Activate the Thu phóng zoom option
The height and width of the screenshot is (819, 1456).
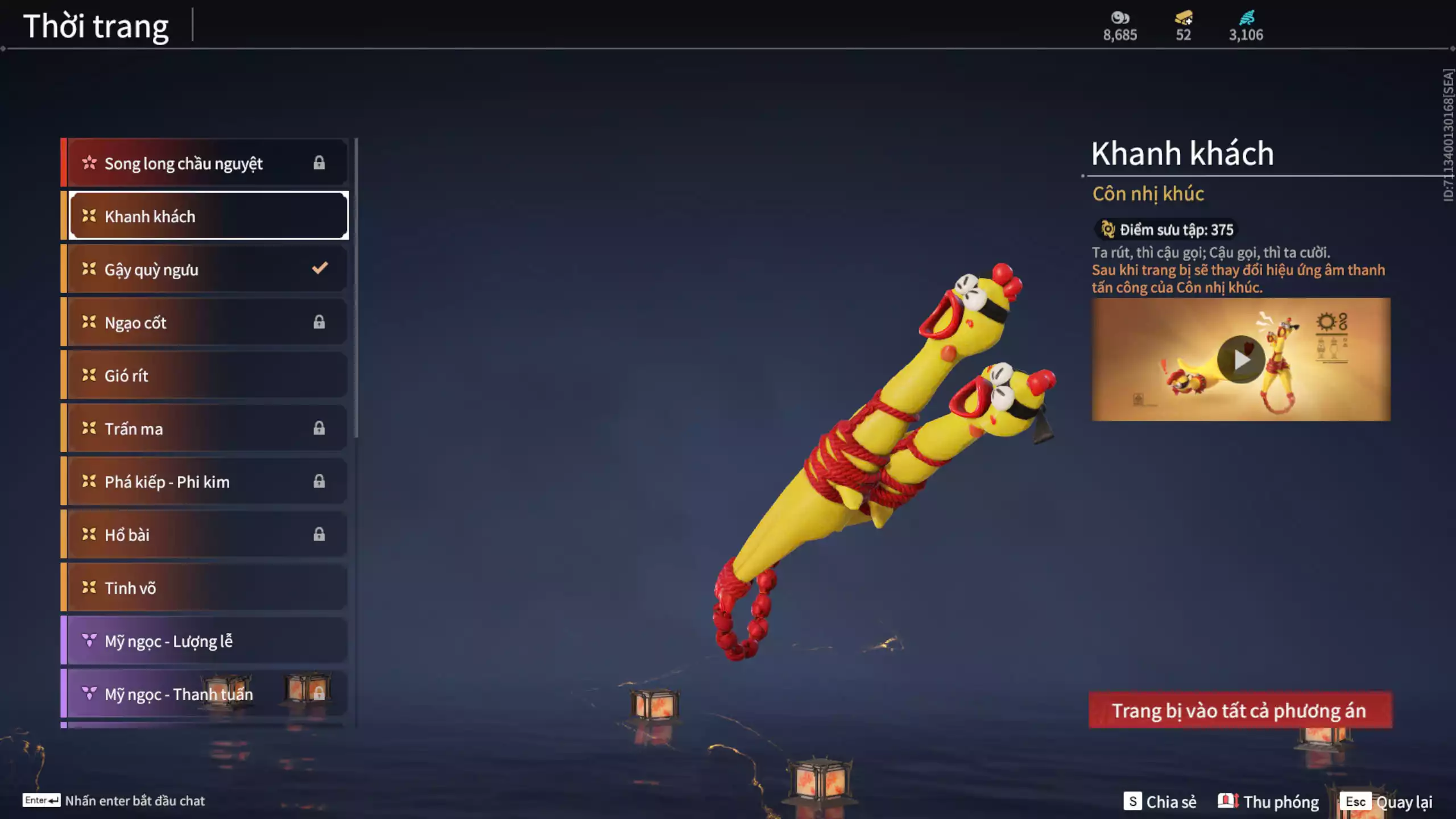(1268, 801)
